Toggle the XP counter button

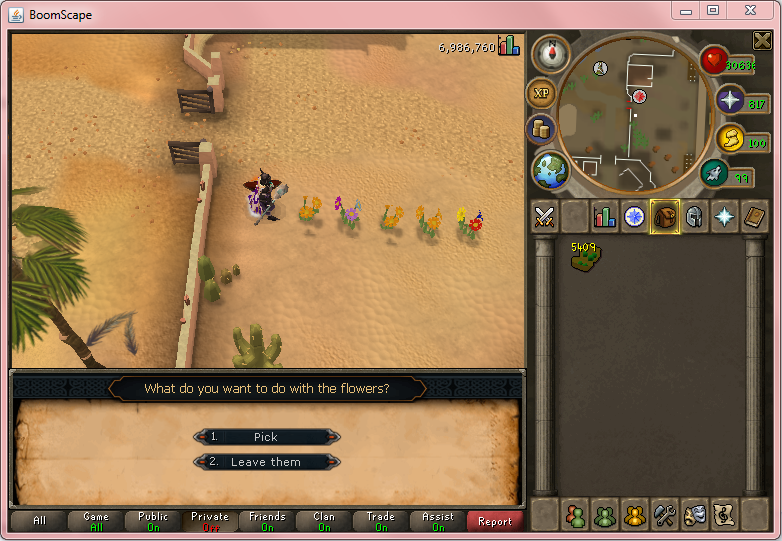pos(542,93)
